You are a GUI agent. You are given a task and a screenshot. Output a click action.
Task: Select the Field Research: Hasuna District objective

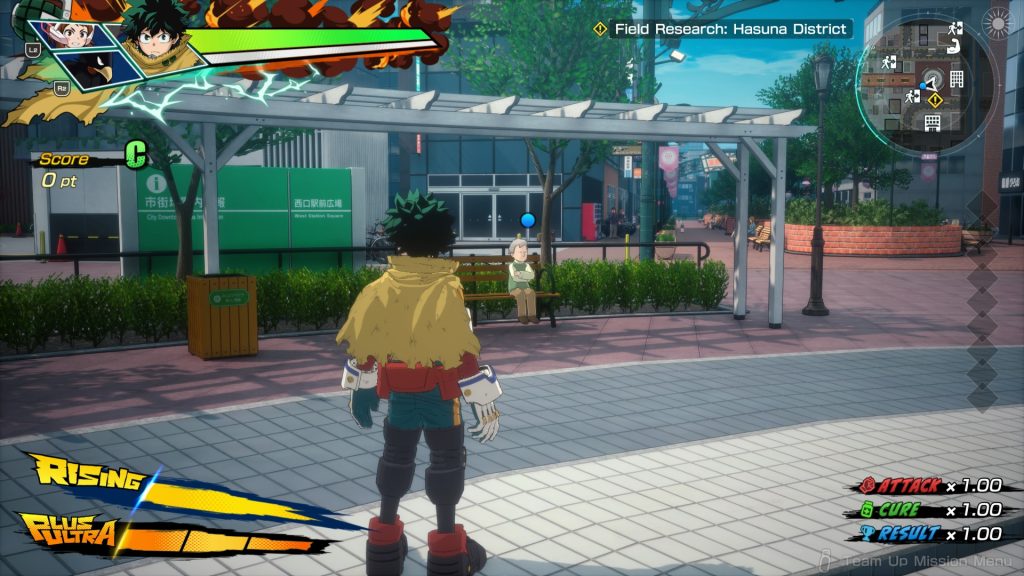tap(732, 30)
